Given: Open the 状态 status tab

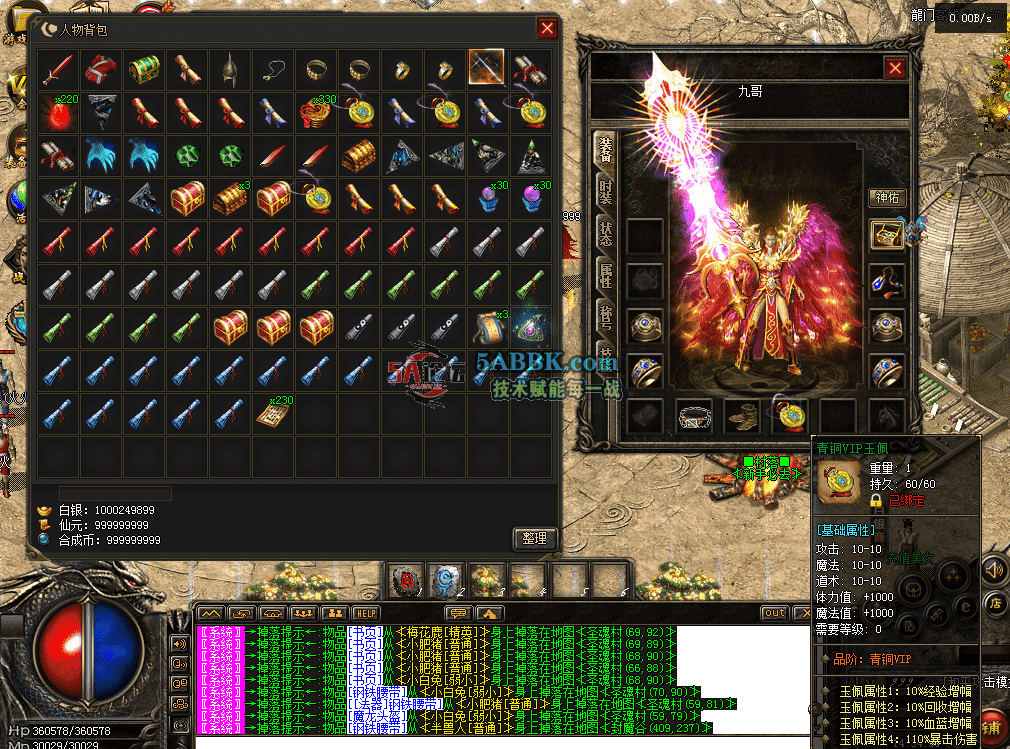Looking at the screenshot, I should [606, 235].
